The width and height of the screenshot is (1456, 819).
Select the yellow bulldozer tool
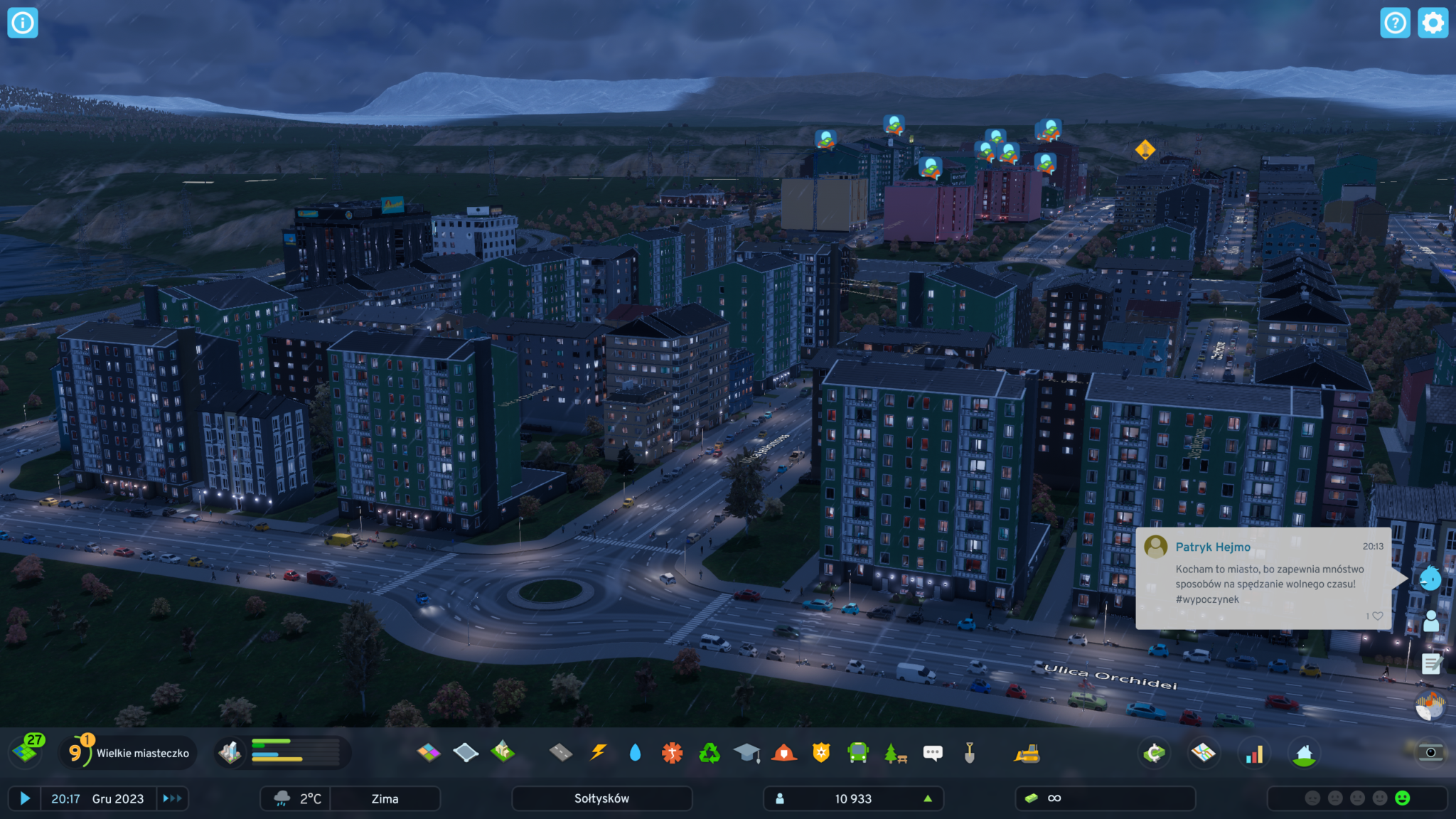pyautogui.click(x=1027, y=753)
